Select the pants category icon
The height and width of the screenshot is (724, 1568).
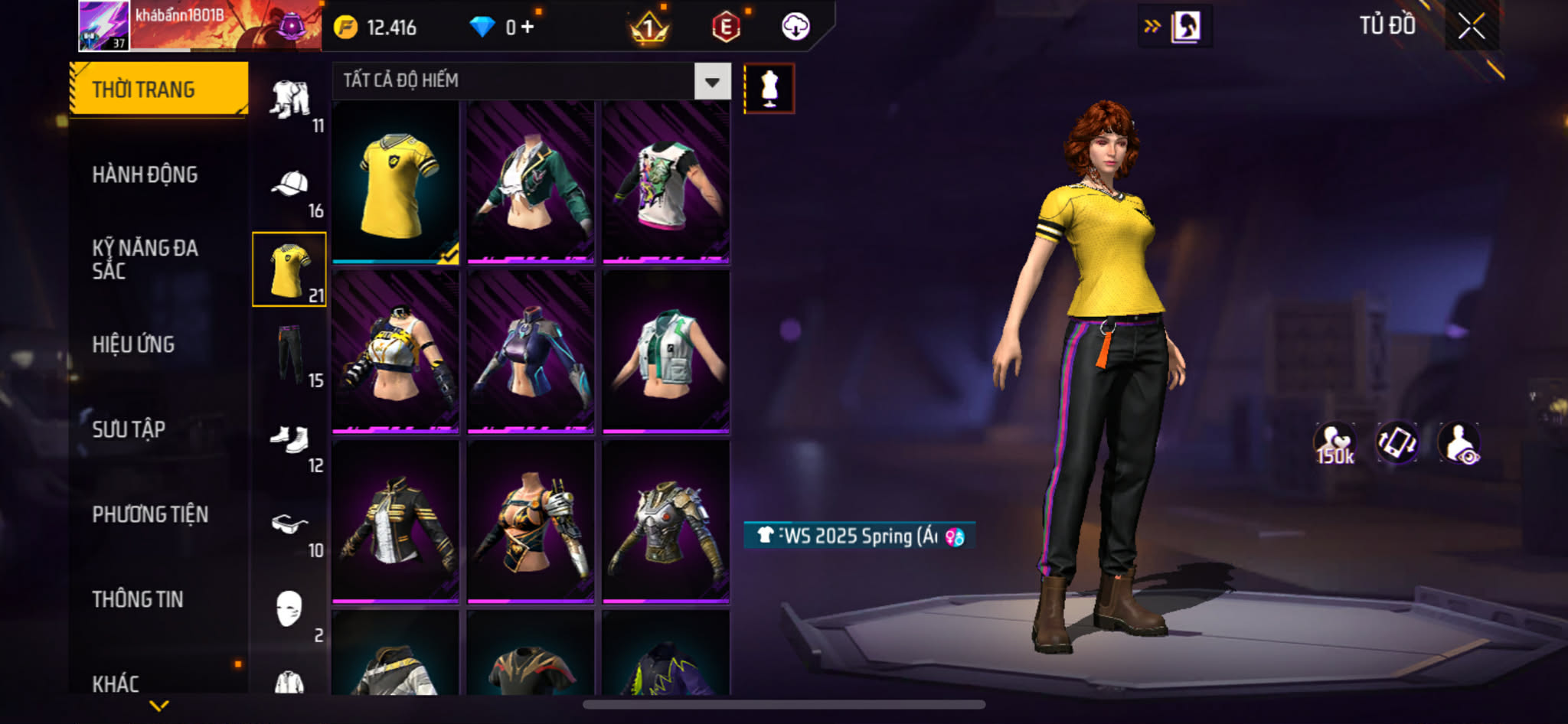(x=291, y=355)
